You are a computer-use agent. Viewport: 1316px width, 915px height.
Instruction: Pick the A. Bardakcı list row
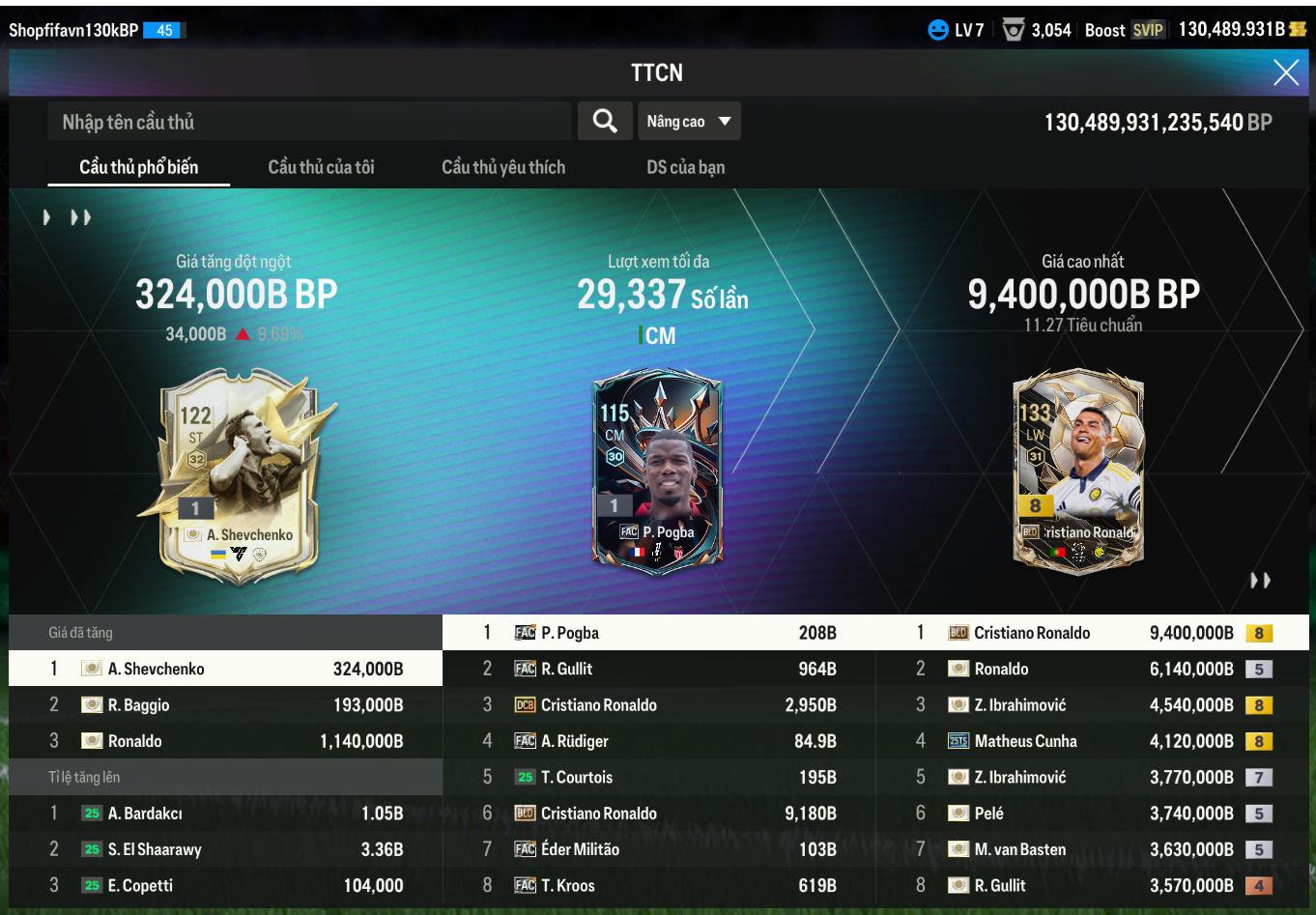225,814
